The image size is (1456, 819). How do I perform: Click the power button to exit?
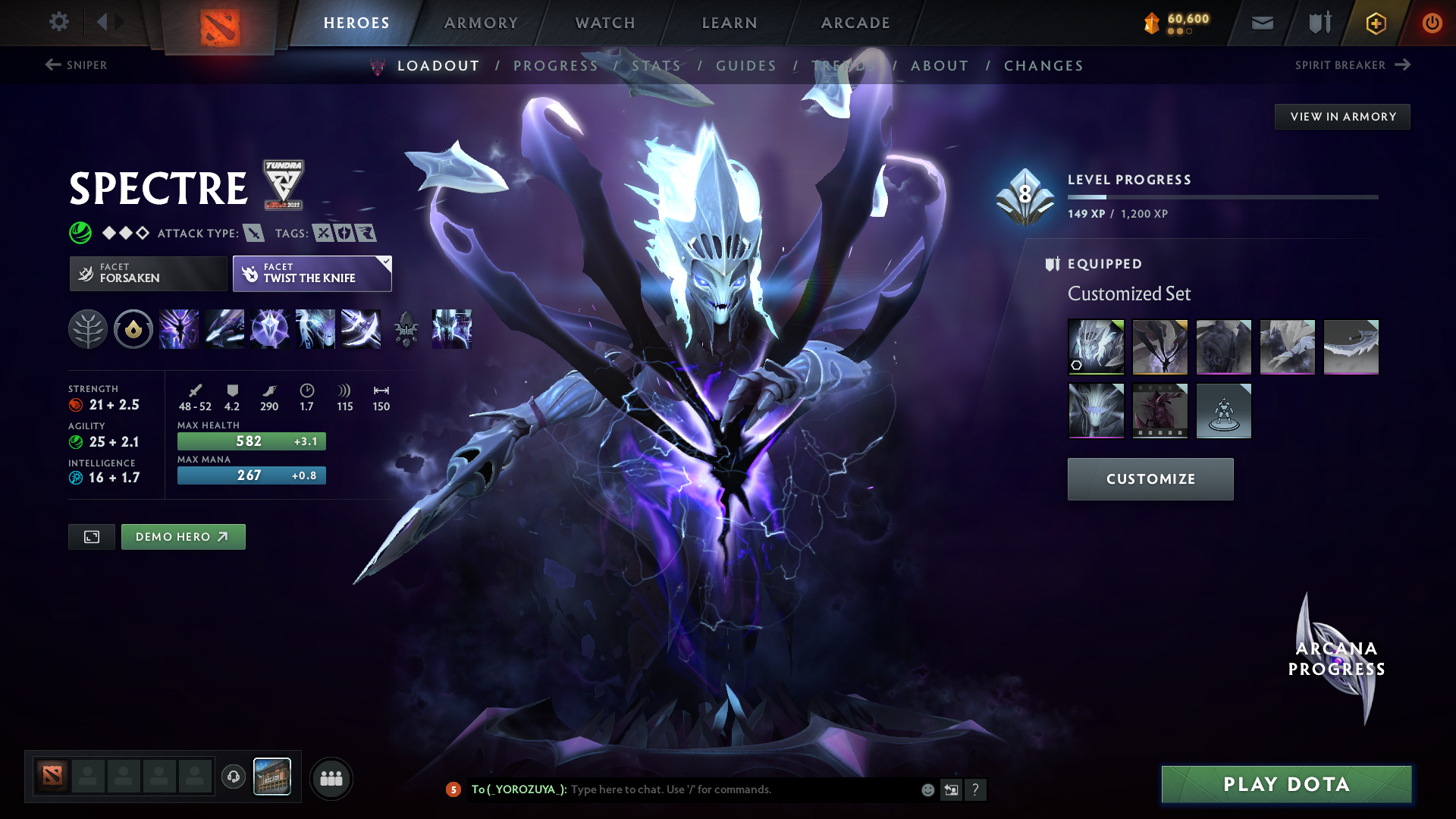1432,23
